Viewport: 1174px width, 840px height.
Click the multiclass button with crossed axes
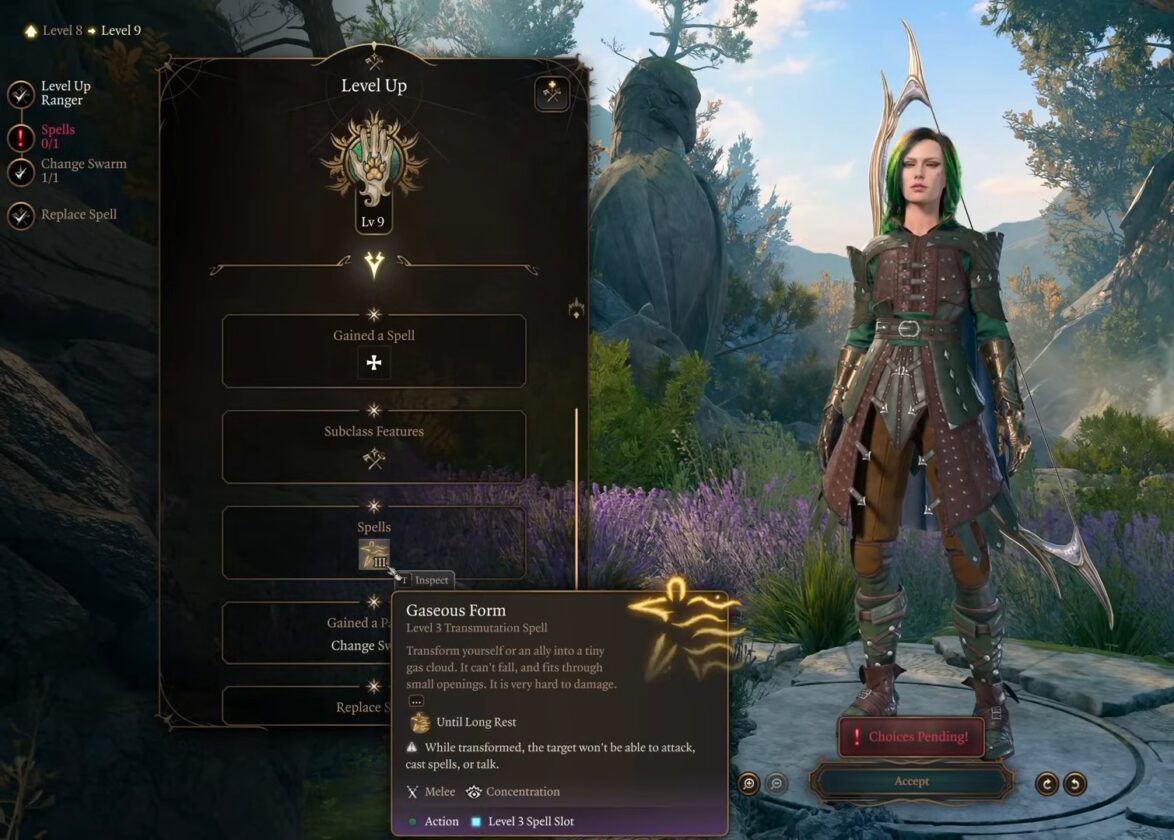tap(551, 94)
